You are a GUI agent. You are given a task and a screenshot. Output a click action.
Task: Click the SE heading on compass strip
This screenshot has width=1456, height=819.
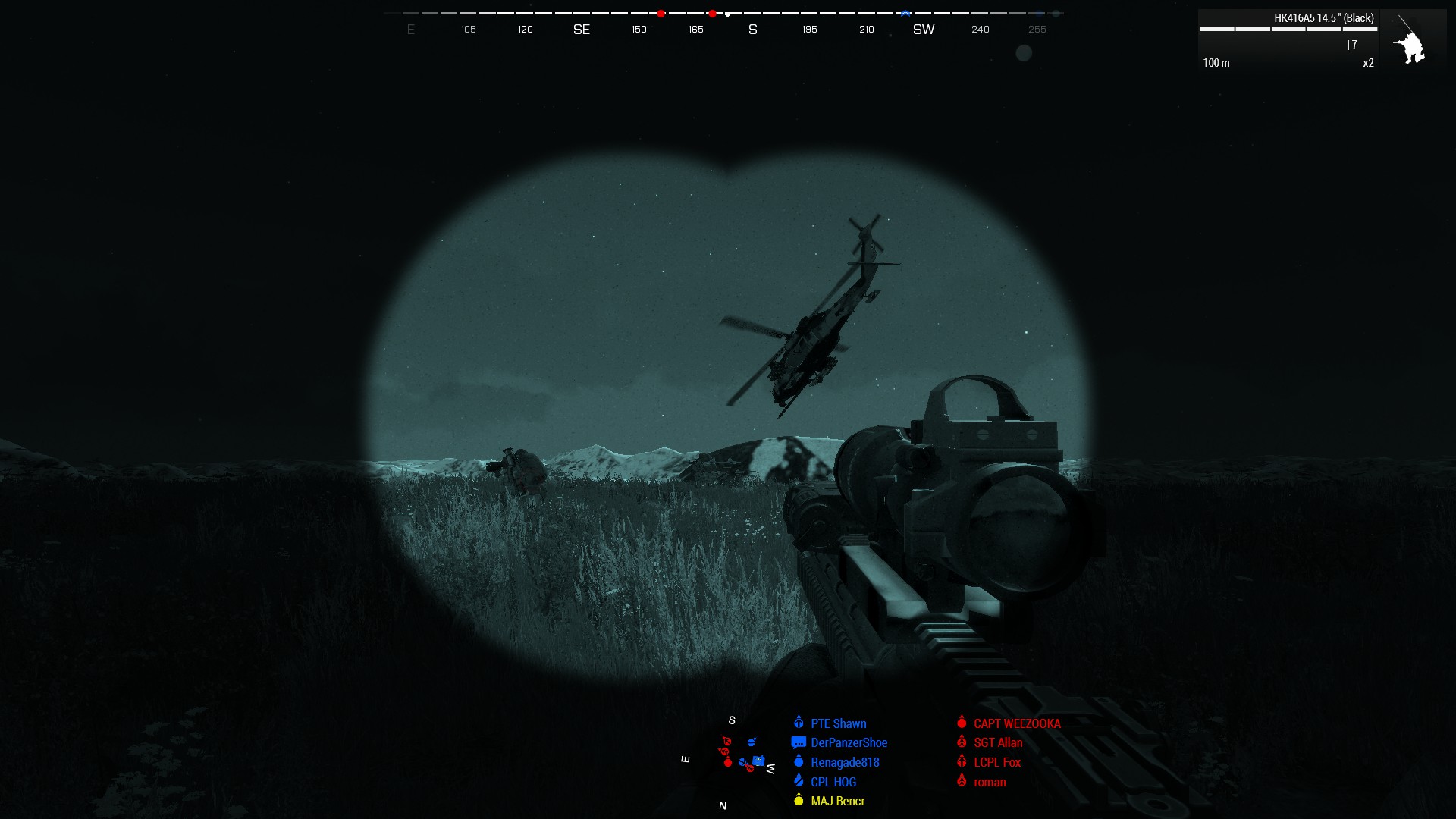(581, 30)
